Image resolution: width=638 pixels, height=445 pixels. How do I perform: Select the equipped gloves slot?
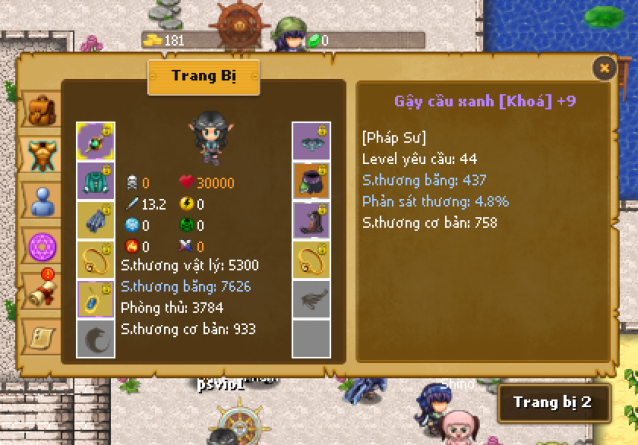pos(96,220)
